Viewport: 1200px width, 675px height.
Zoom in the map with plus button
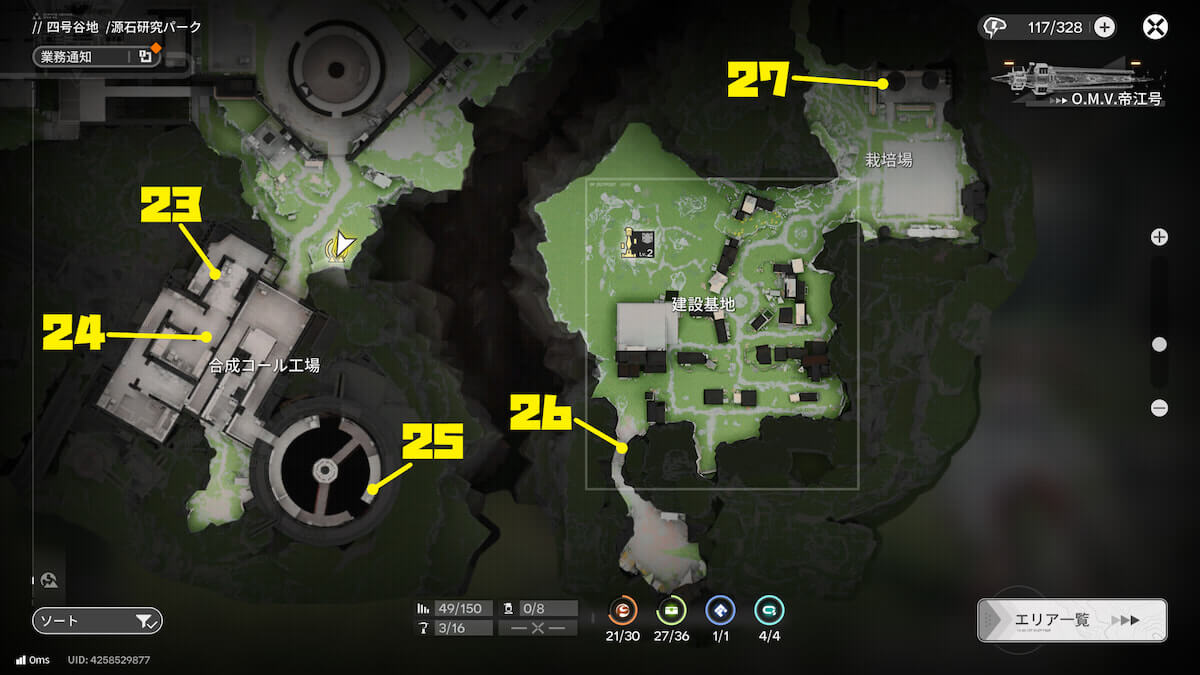(1159, 237)
